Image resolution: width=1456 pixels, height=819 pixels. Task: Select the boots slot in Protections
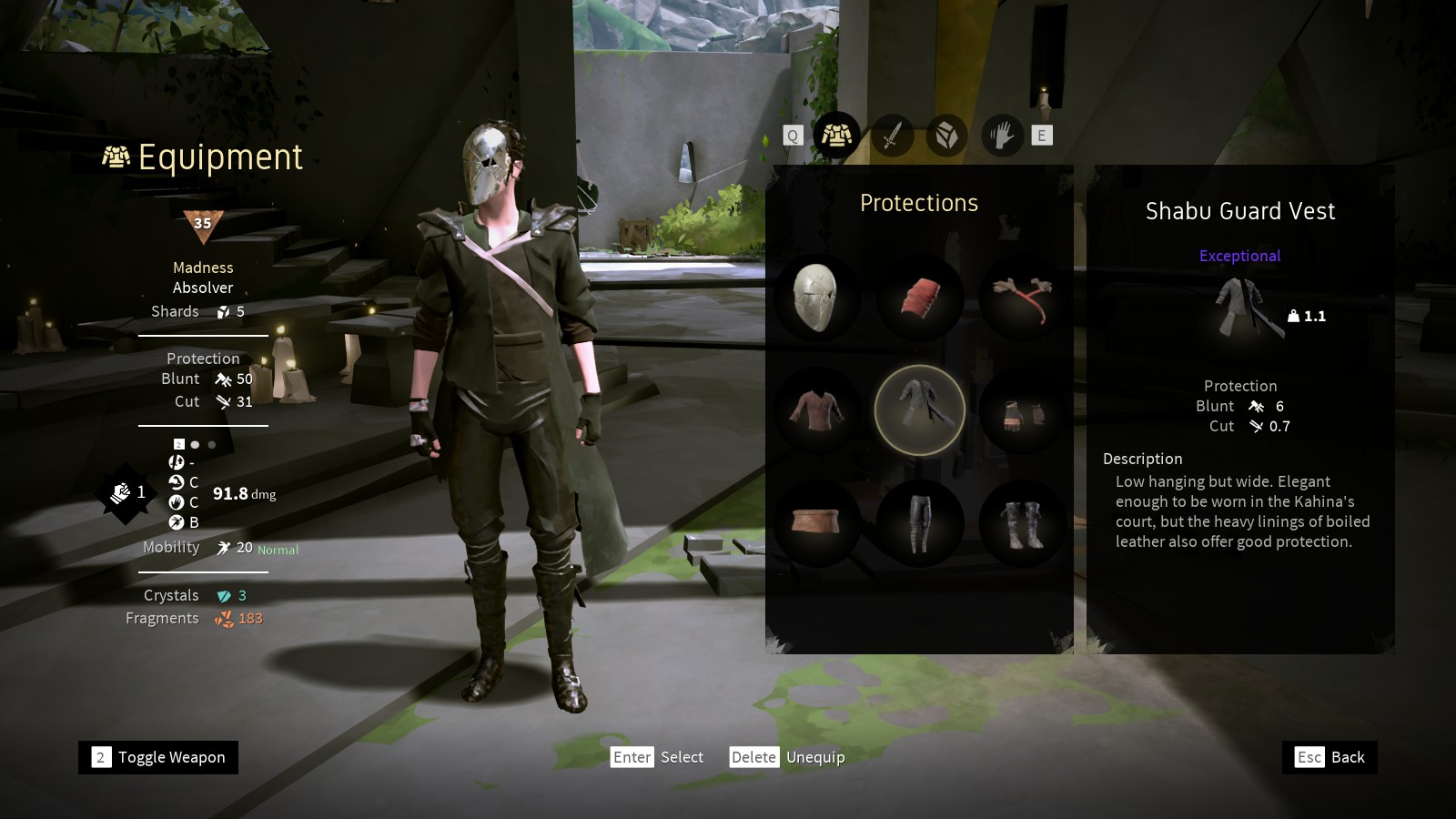point(1022,521)
